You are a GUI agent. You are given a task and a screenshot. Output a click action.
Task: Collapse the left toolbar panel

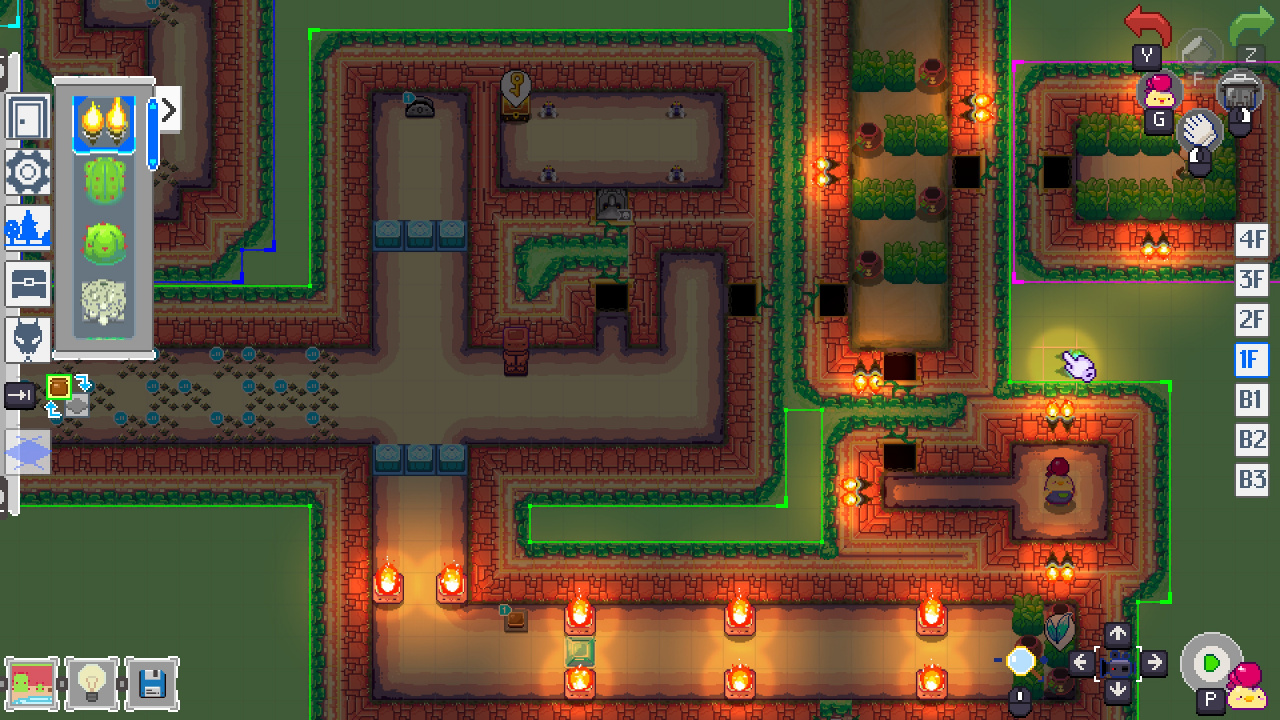[20, 396]
